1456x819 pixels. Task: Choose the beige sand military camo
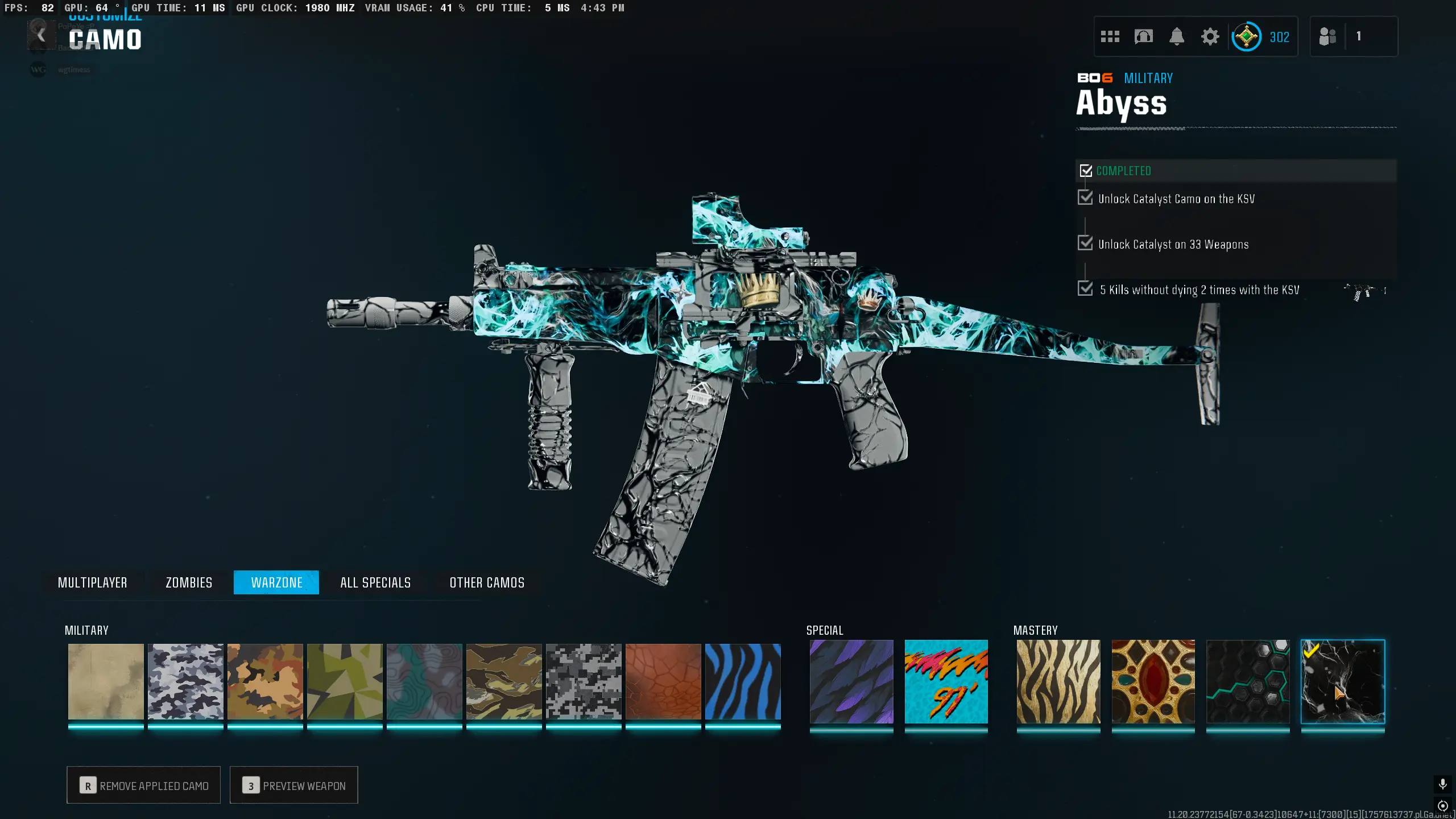(x=106, y=681)
